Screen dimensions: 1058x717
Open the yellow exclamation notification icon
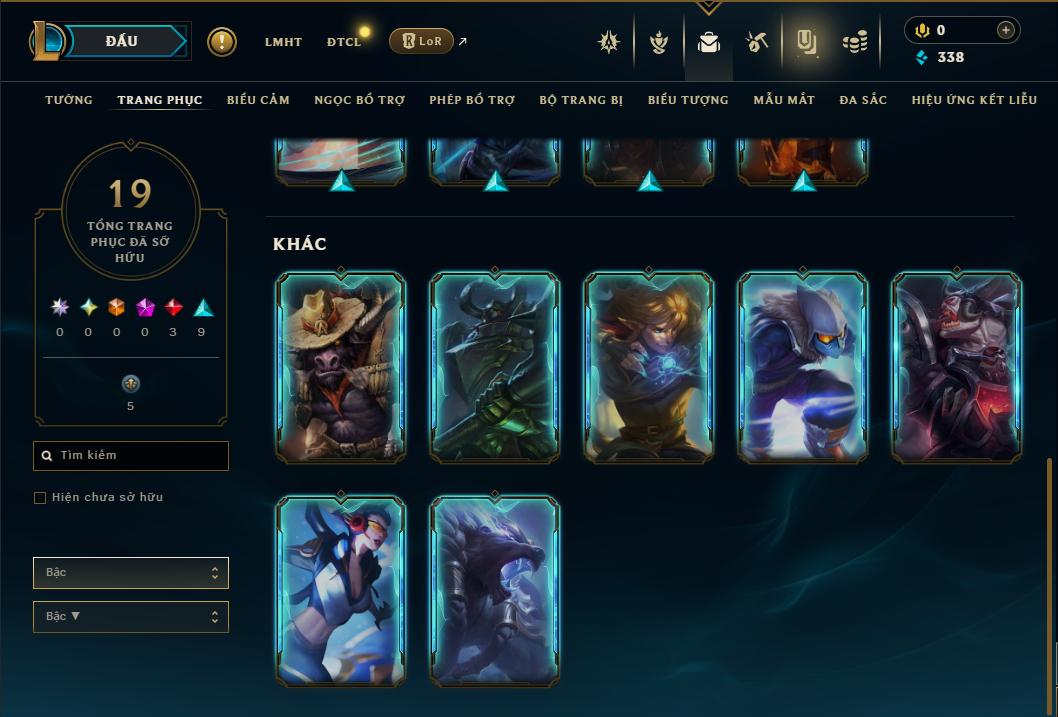click(222, 42)
